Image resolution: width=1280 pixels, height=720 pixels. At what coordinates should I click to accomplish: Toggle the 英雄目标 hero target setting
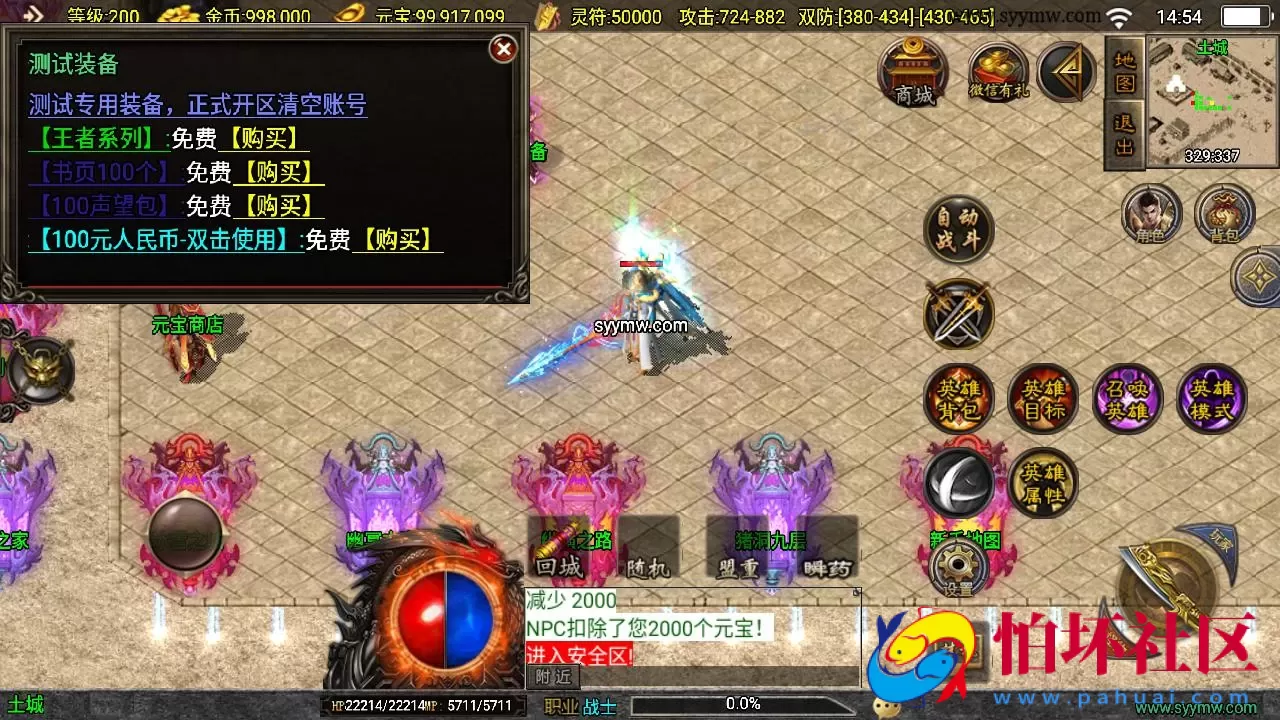(x=1043, y=398)
